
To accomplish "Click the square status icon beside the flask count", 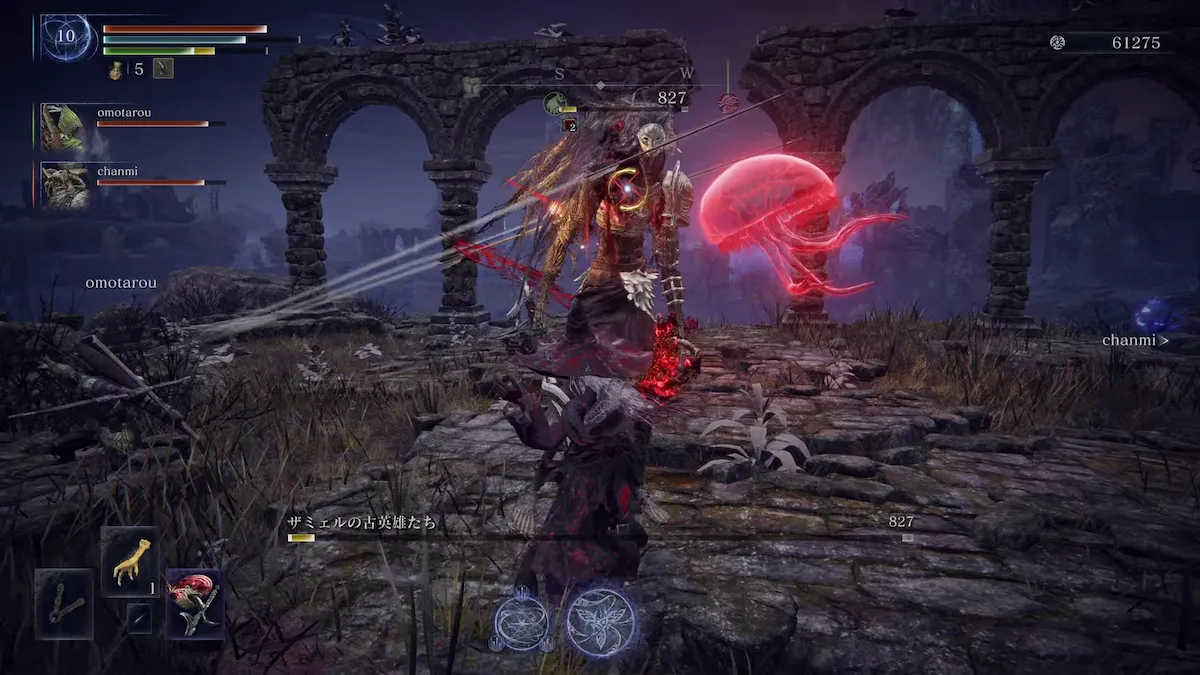I will pyautogui.click(x=164, y=68).
